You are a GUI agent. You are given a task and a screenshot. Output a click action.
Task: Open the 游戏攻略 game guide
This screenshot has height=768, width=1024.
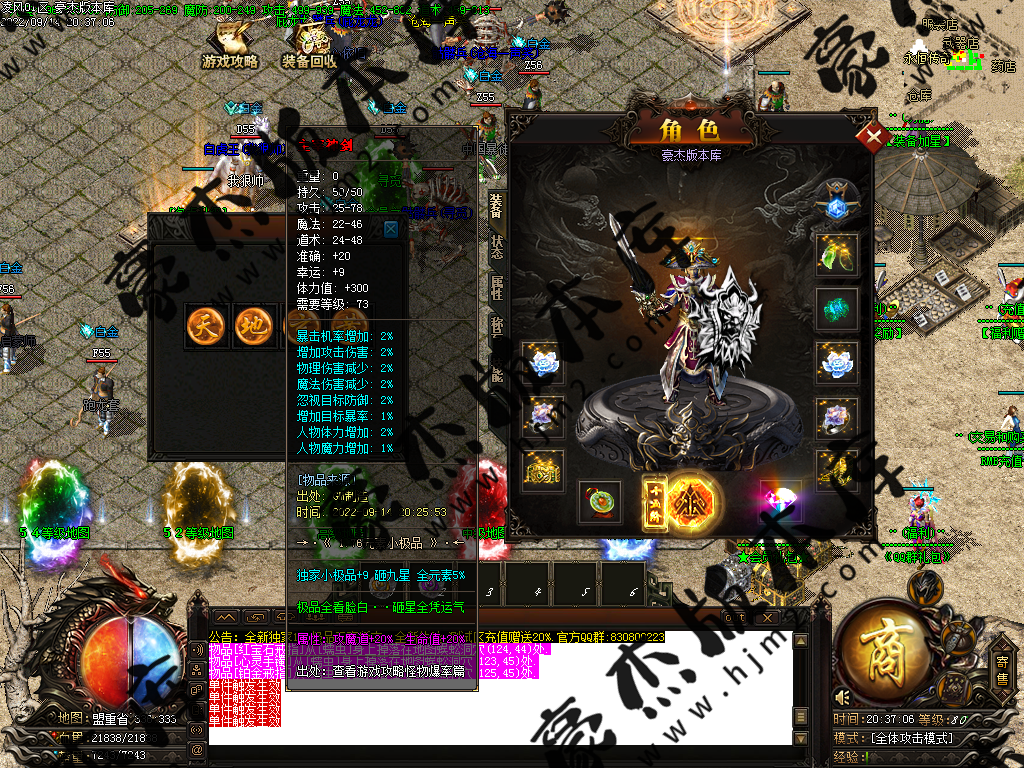230,48
